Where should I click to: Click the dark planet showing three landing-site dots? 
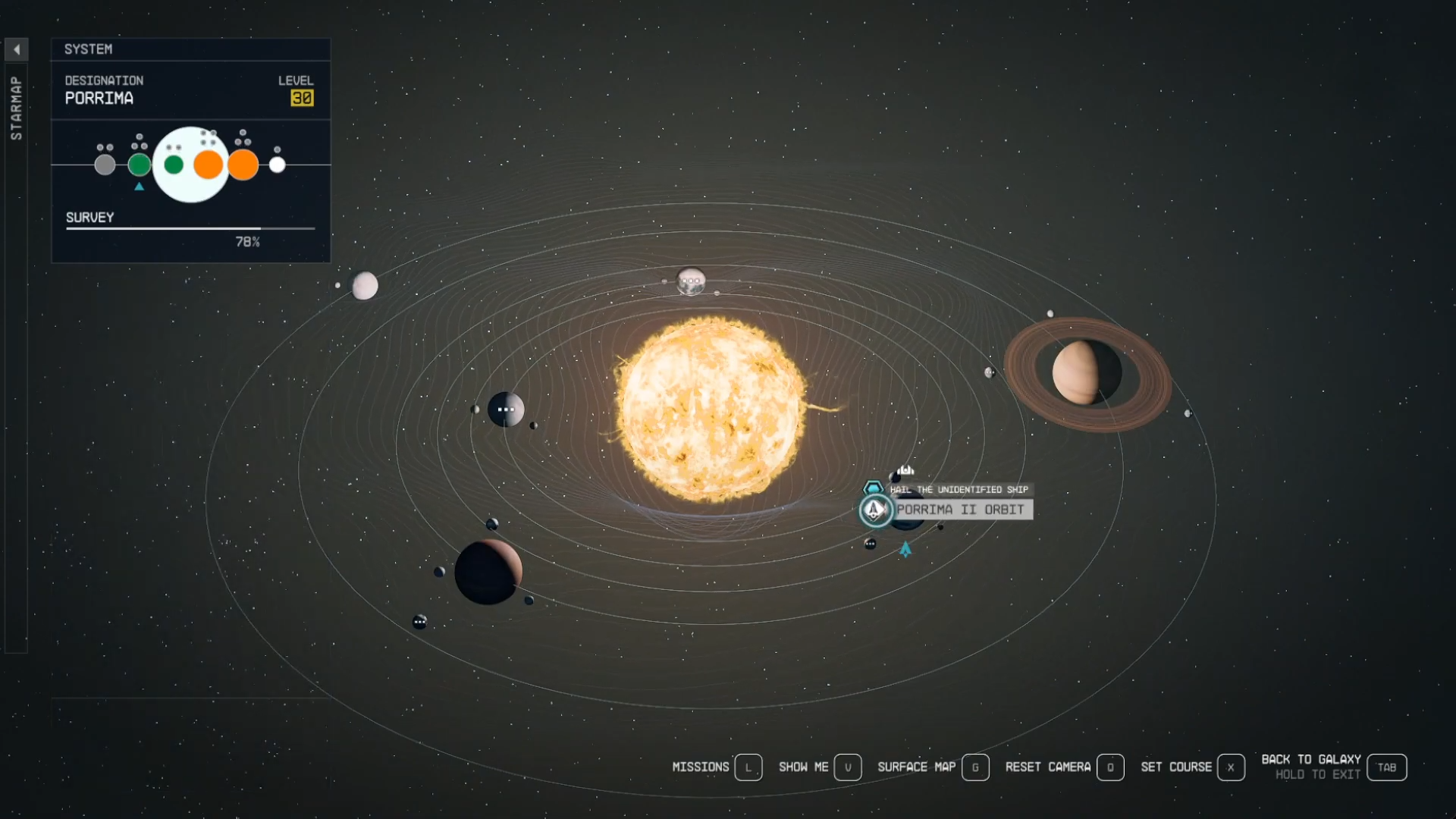coord(506,409)
